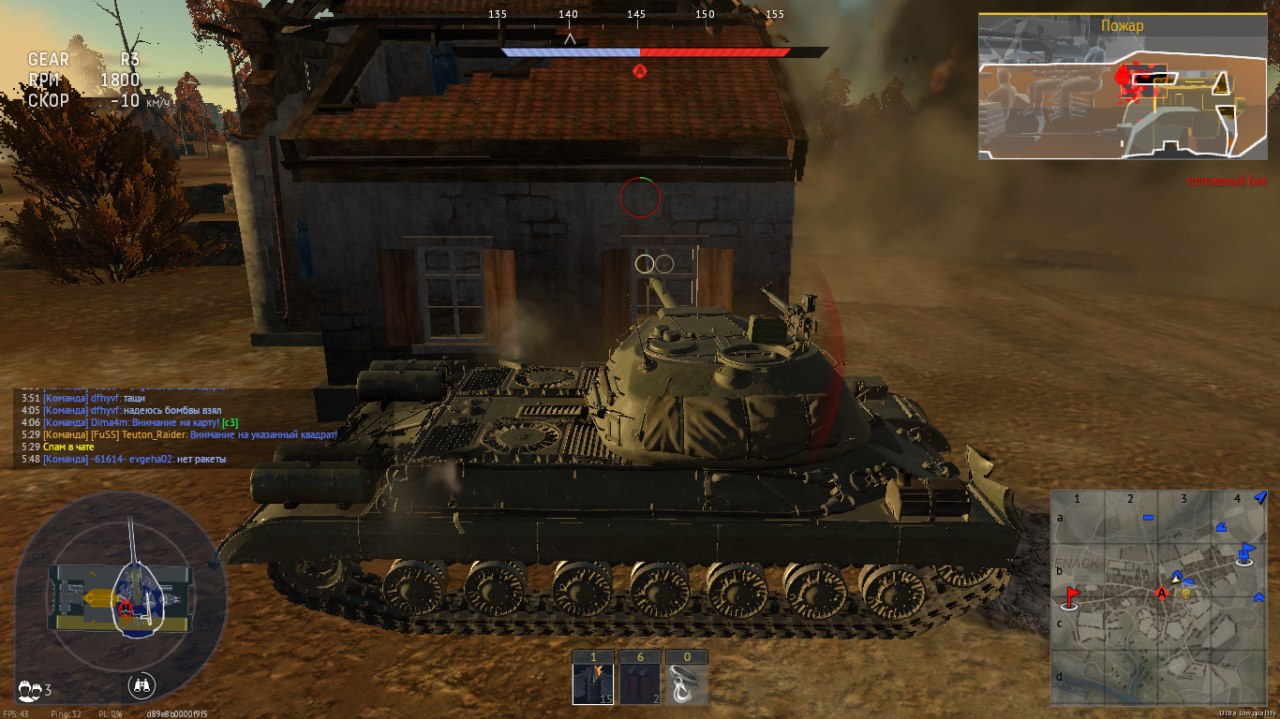
Task: Open the hit camera panel labeled Пожар
Action: [1122, 86]
